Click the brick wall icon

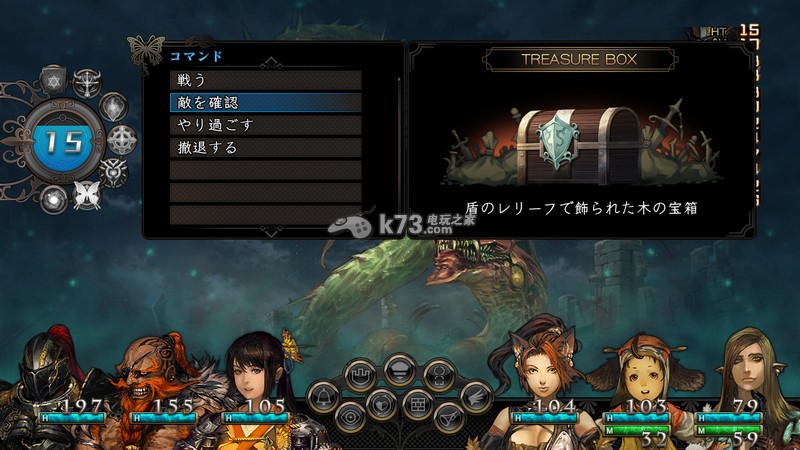click(418, 403)
